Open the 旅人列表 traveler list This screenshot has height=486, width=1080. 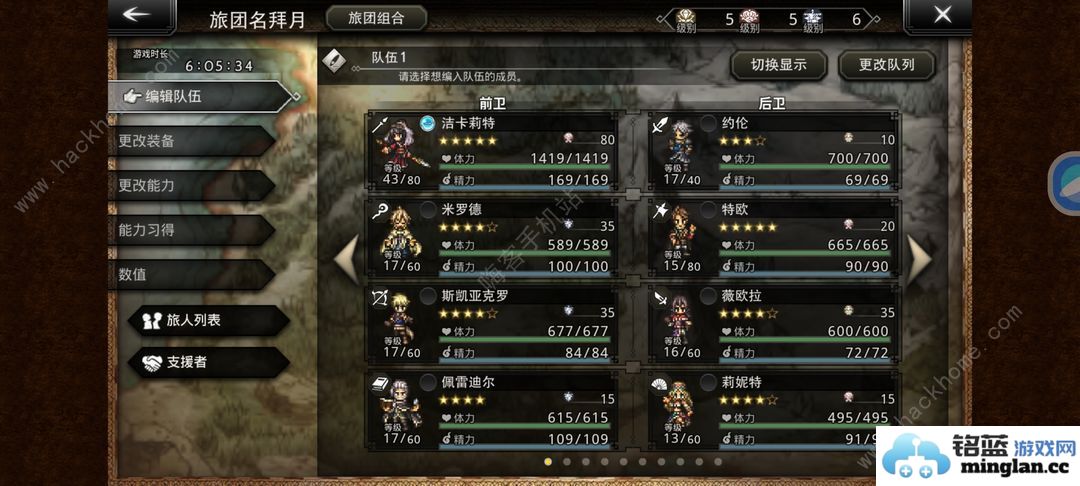tap(208, 320)
